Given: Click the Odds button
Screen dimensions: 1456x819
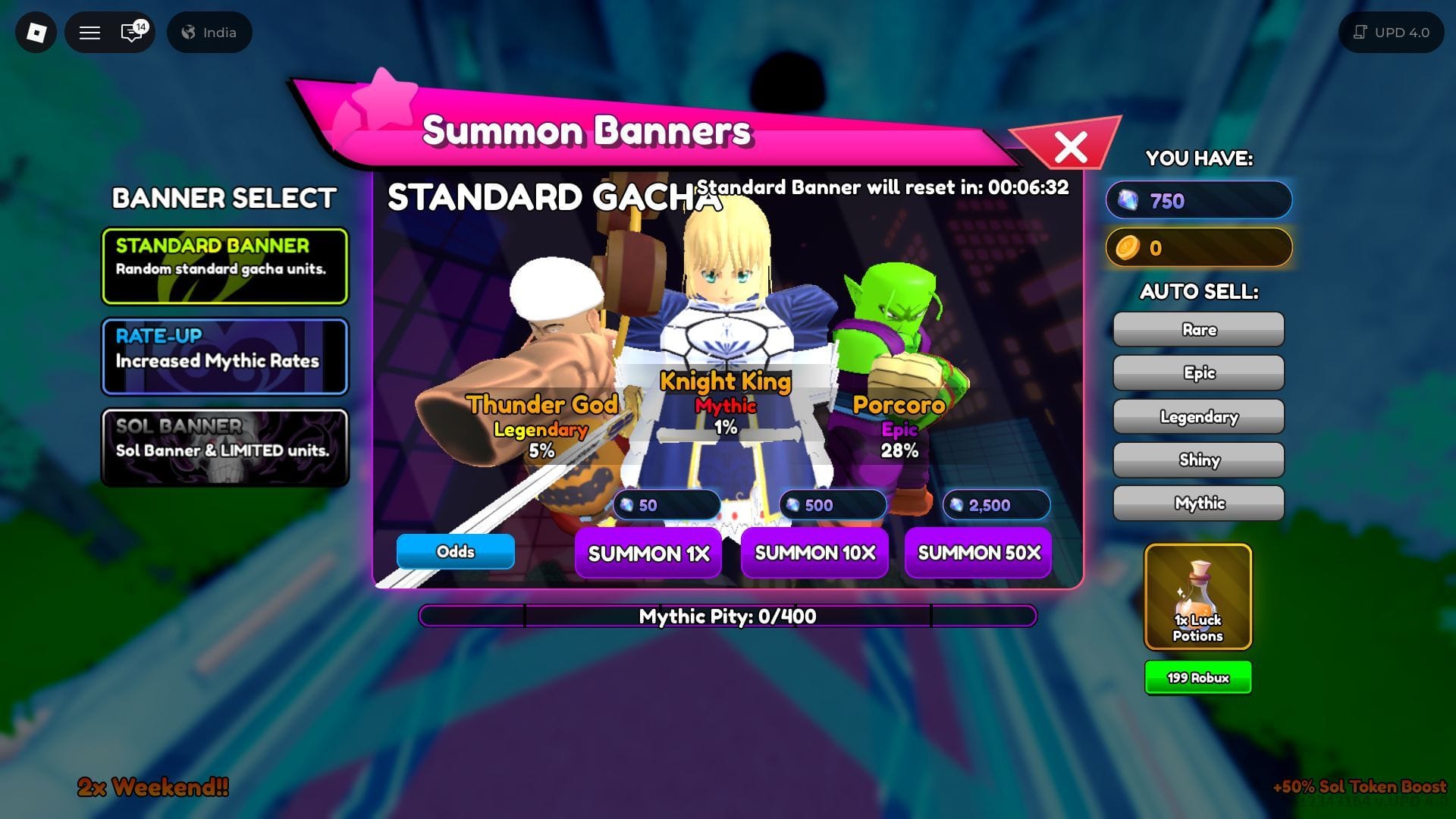Looking at the screenshot, I should tap(454, 552).
